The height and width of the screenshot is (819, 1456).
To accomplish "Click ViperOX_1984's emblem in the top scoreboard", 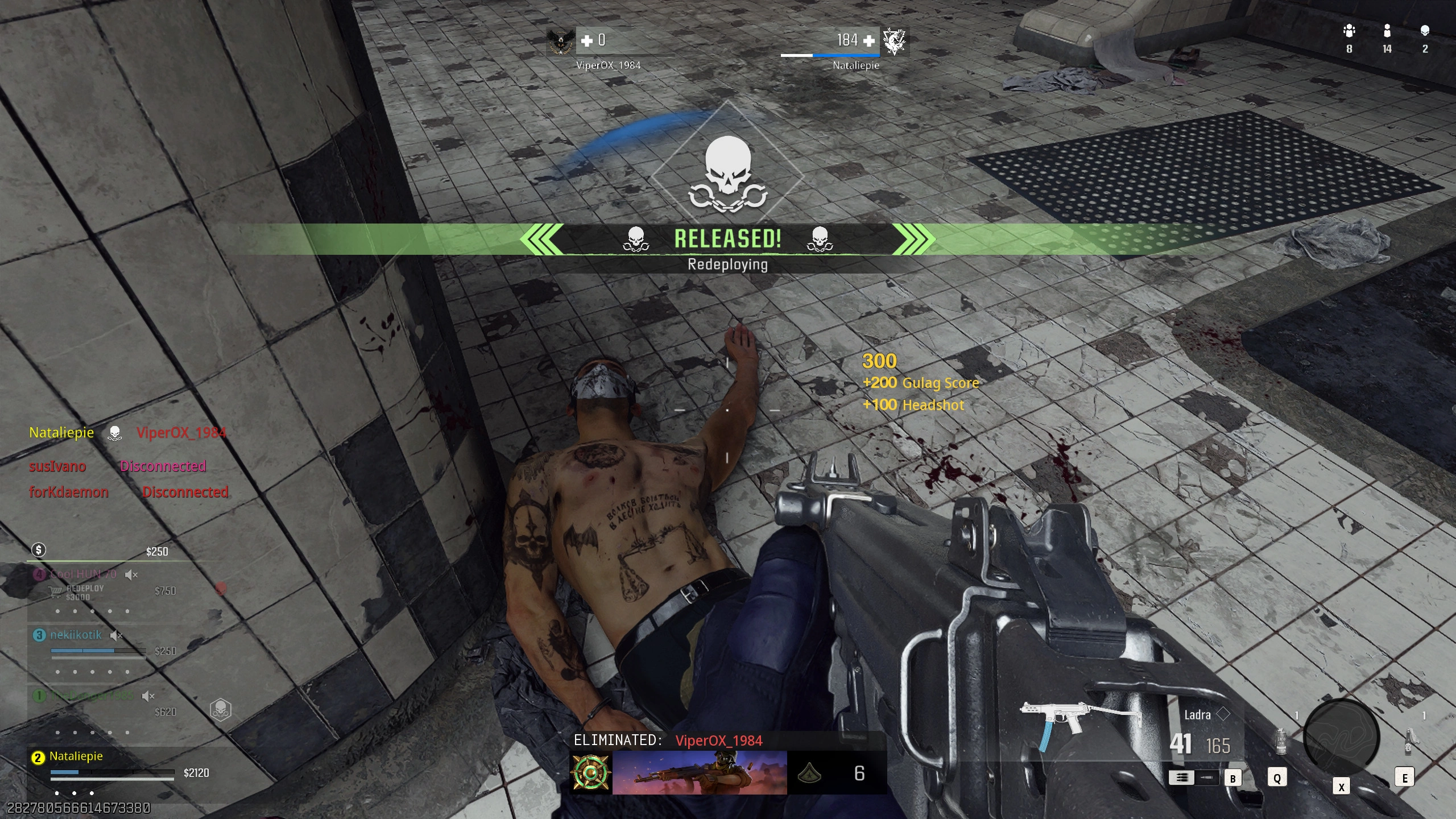I will pyautogui.click(x=560, y=41).
